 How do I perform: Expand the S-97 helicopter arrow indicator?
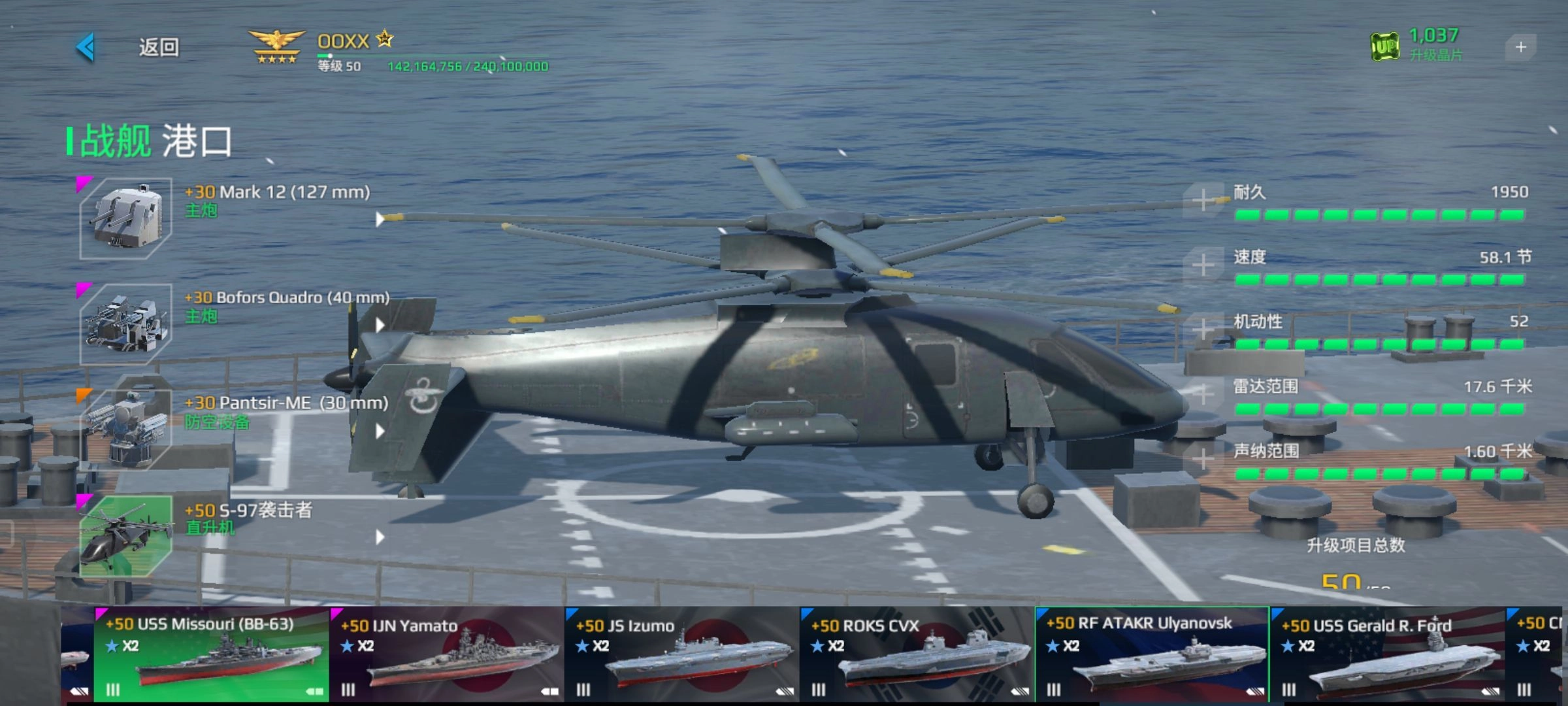tap(380, 537)
